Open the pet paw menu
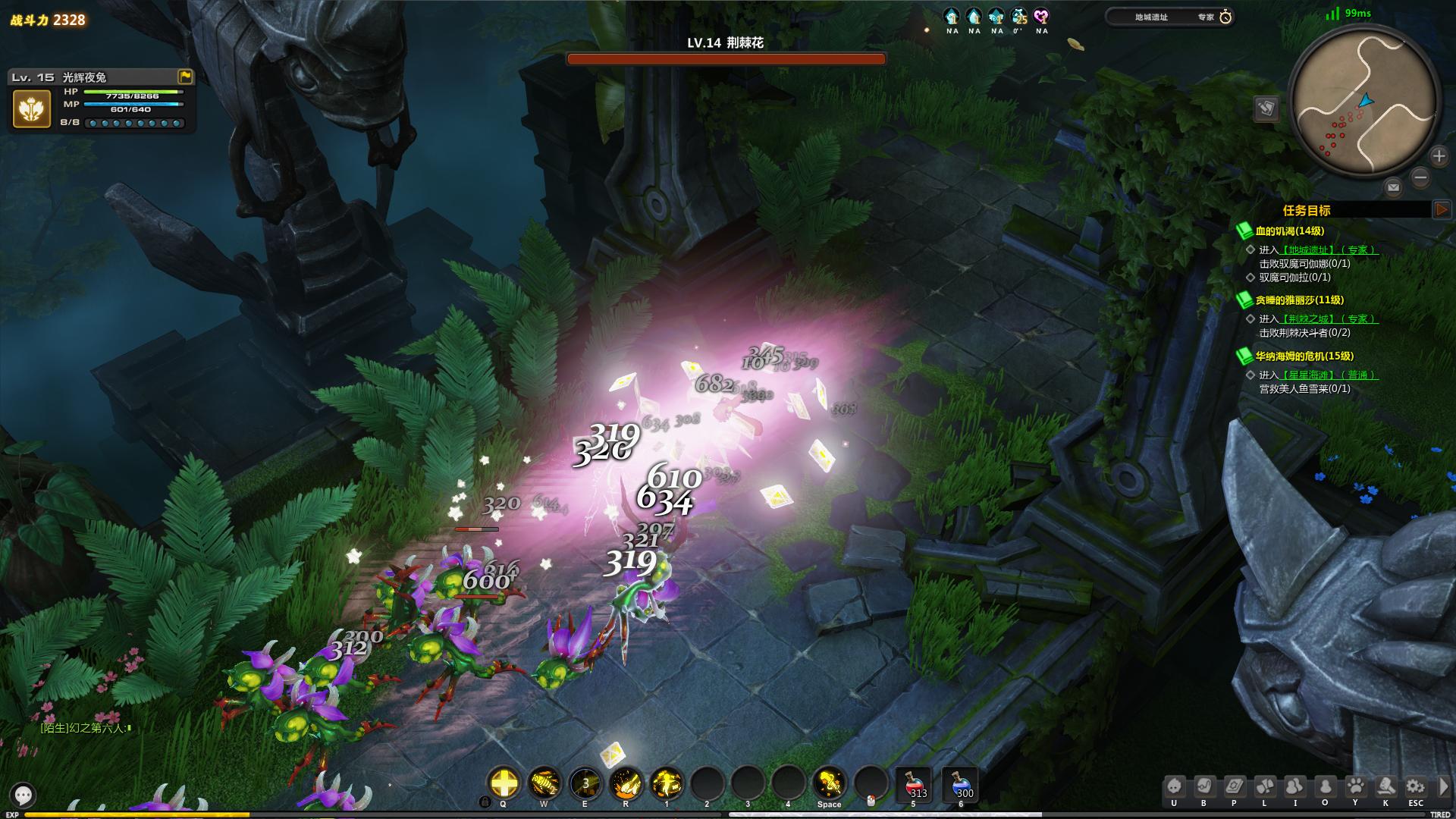The height and width of the screenshot is (819, 1456). coord(1355,786)
